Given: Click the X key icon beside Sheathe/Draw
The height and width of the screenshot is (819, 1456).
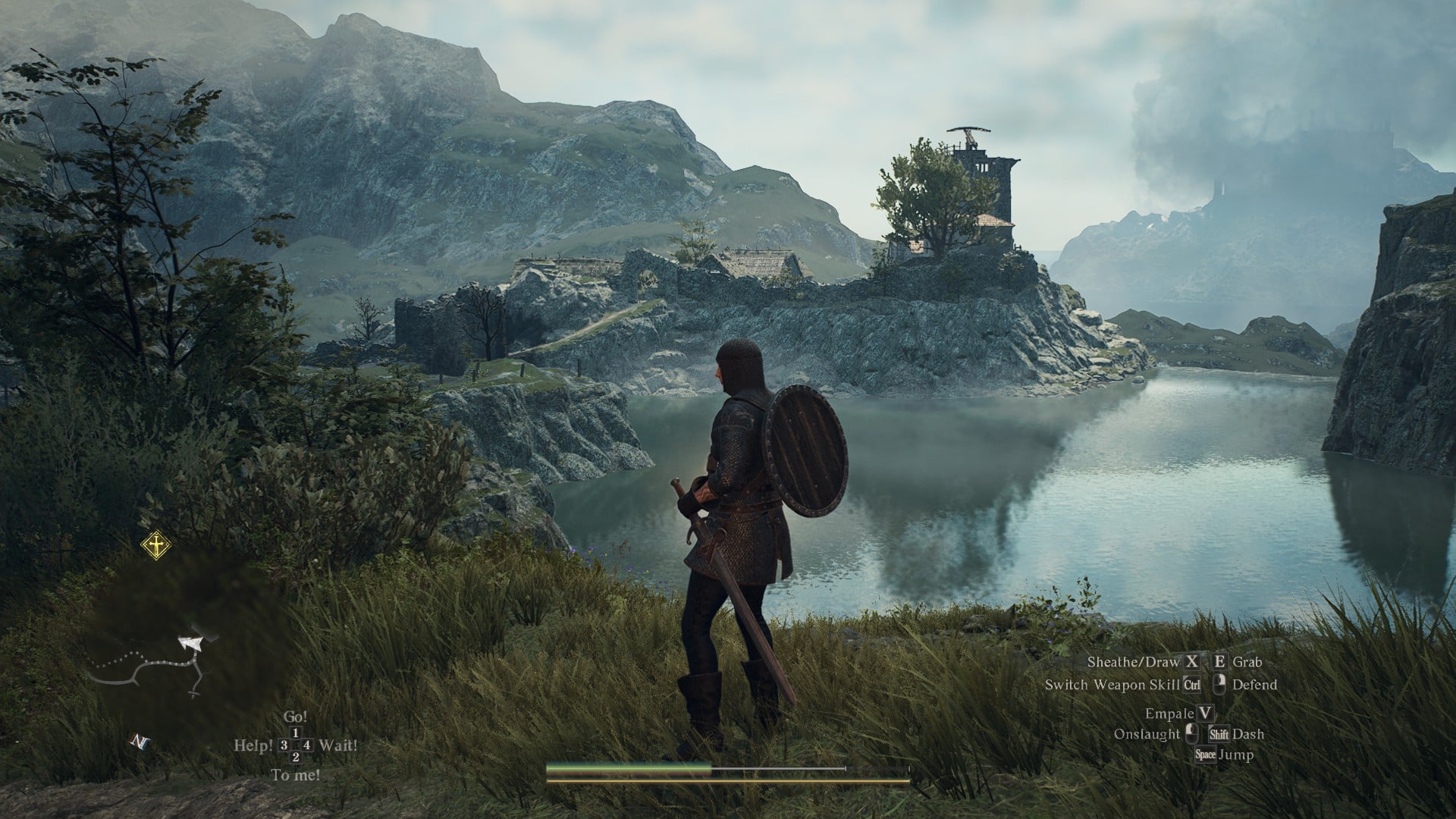Looking at the screenshot, I should coord(1193,662).
